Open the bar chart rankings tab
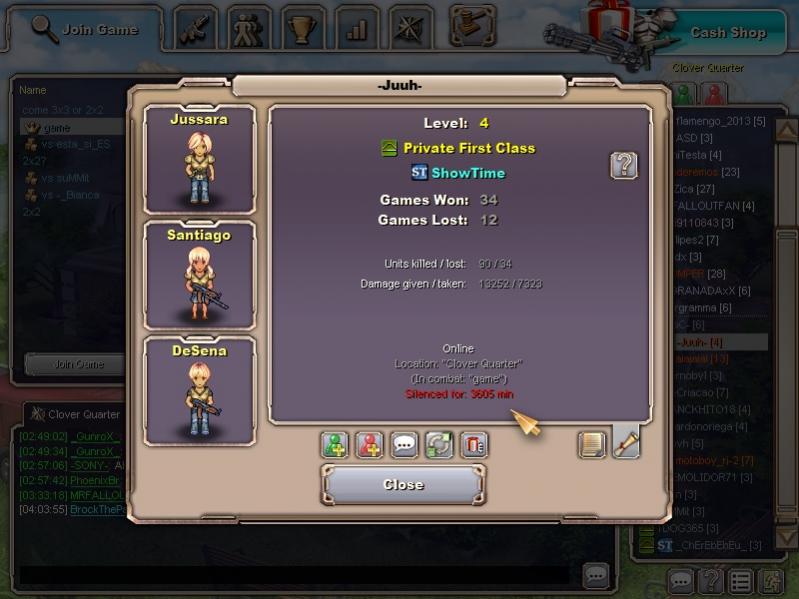The width and height of the screenshot is (799, 599). pyautogui.click(x=356, y=28)
